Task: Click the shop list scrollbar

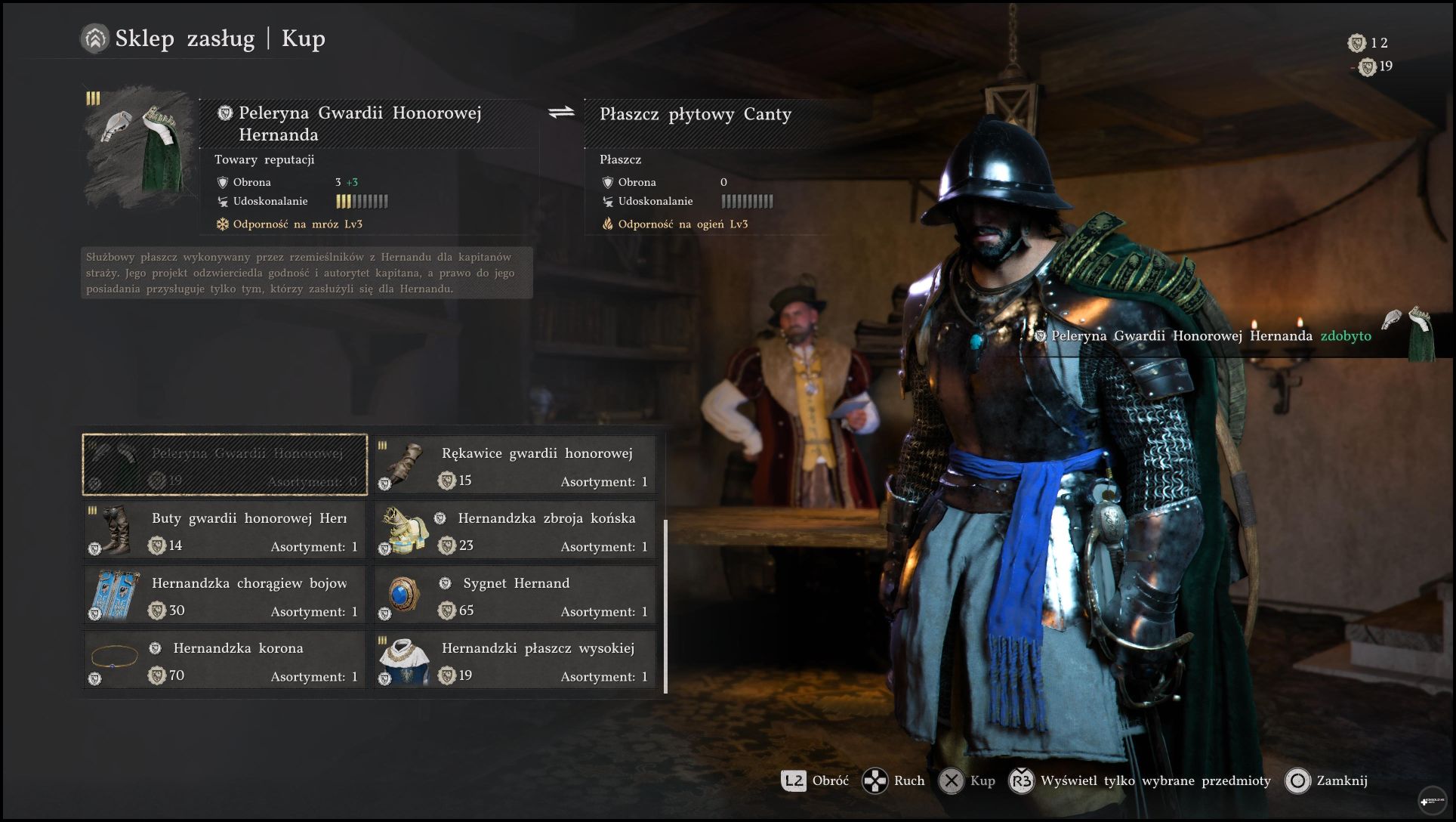Action: click(665, 606)
